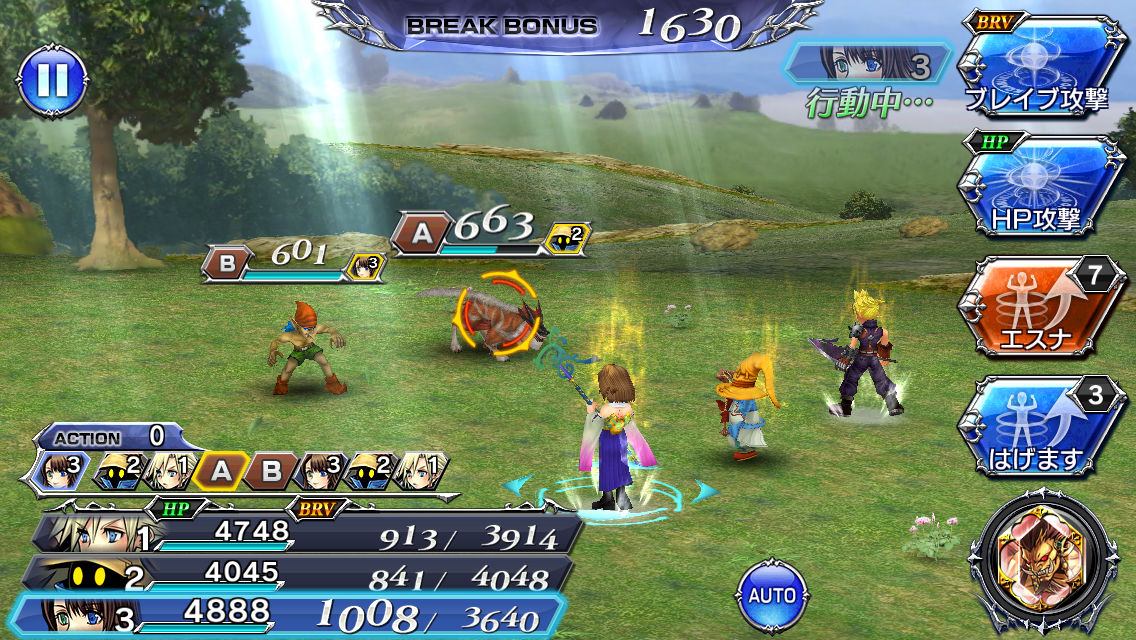Viewport: 1136px width, 640px height.
Task: Select the brown-haired summoner's party status row
Action: pos(300,614)
